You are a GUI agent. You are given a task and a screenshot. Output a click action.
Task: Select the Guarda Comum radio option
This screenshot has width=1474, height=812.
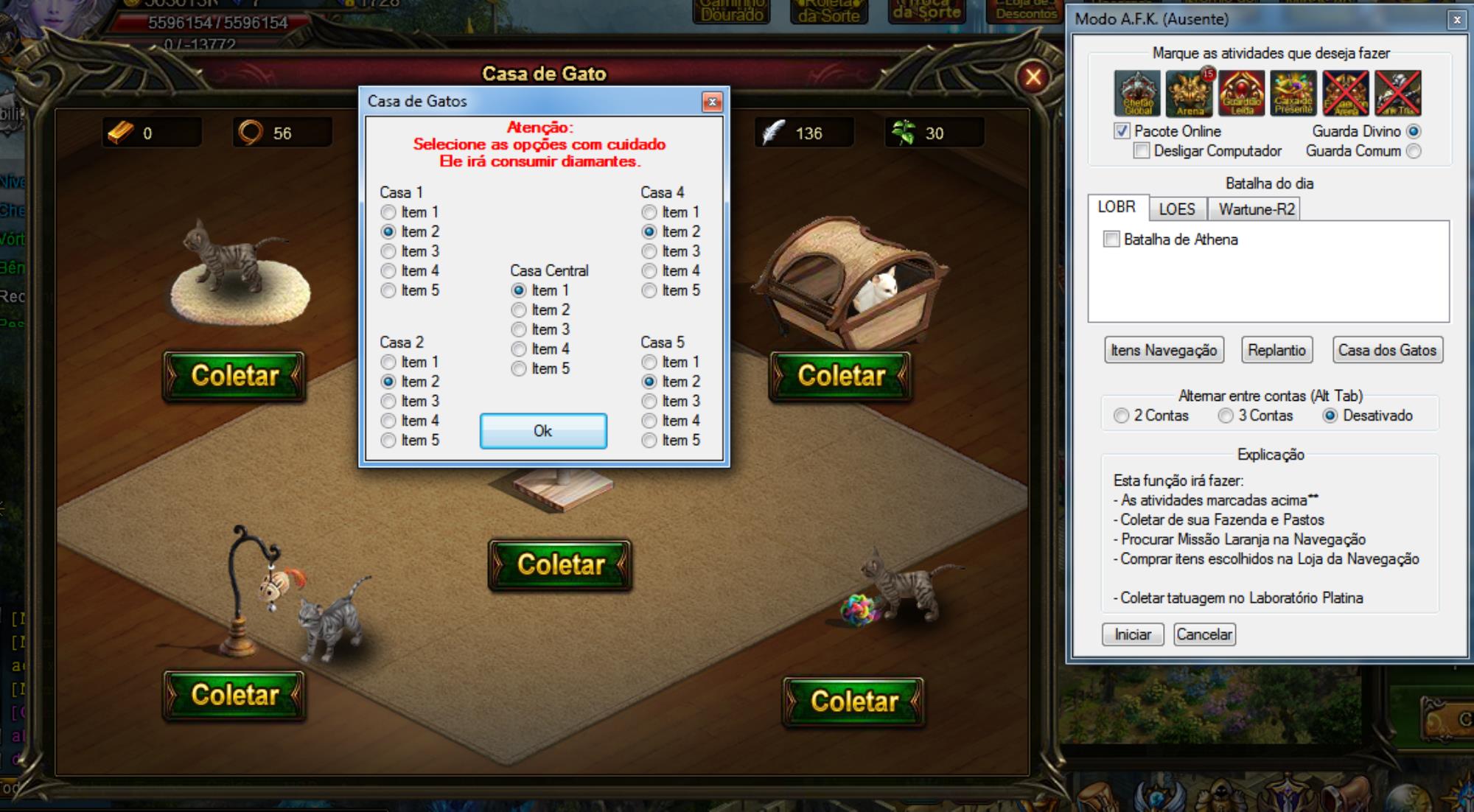point(1414,151)
